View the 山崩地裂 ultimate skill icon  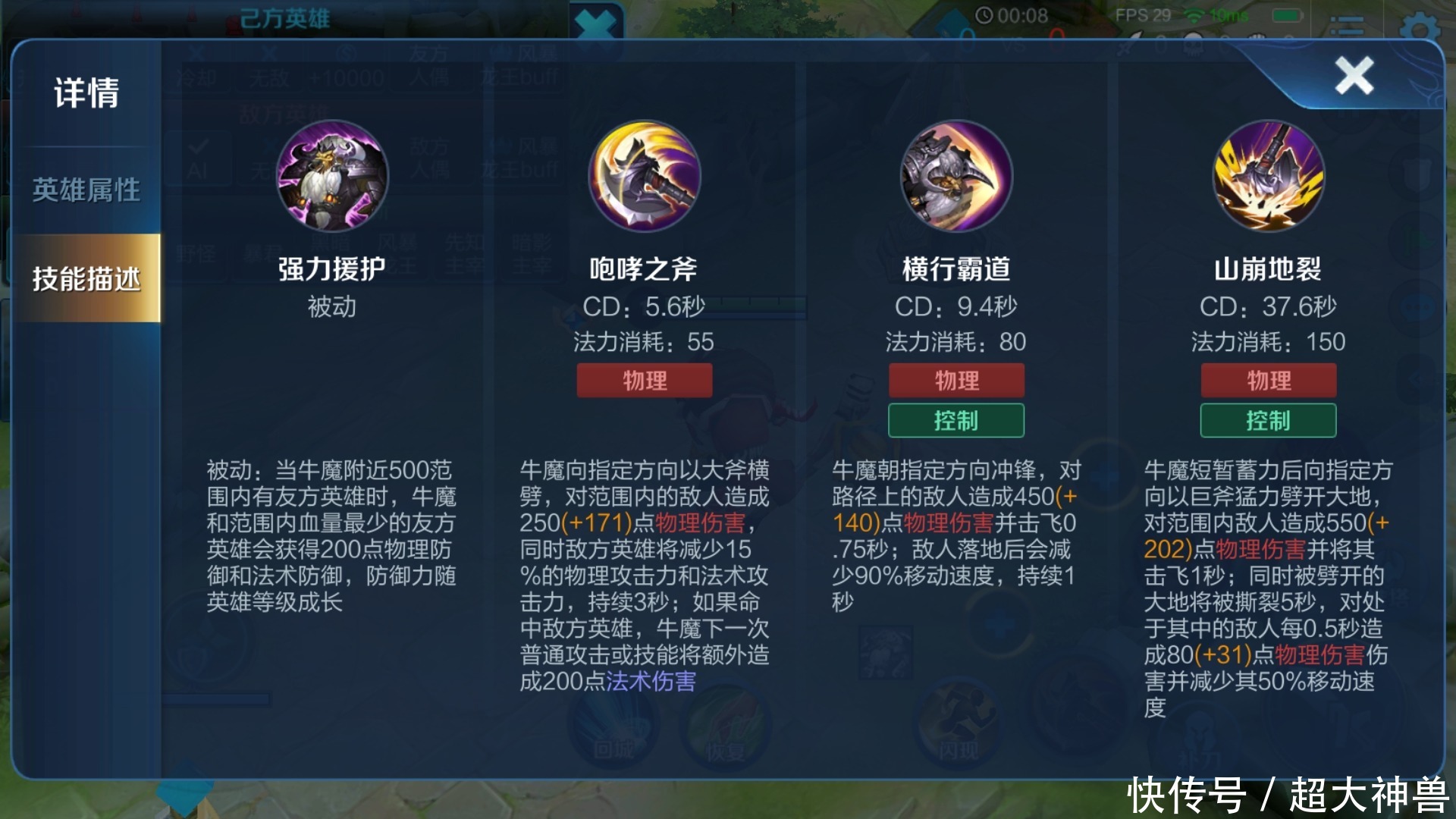pyautogui.click(x=1267, y=176)
